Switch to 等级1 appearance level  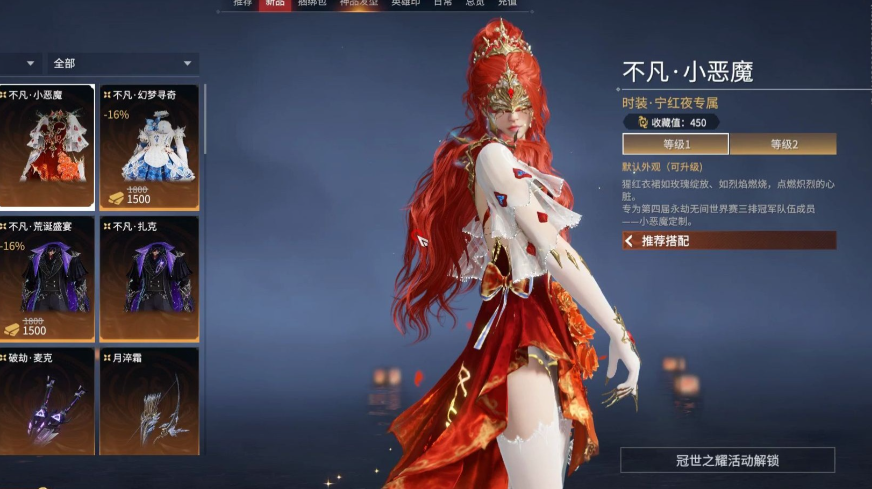pos(675,144)
